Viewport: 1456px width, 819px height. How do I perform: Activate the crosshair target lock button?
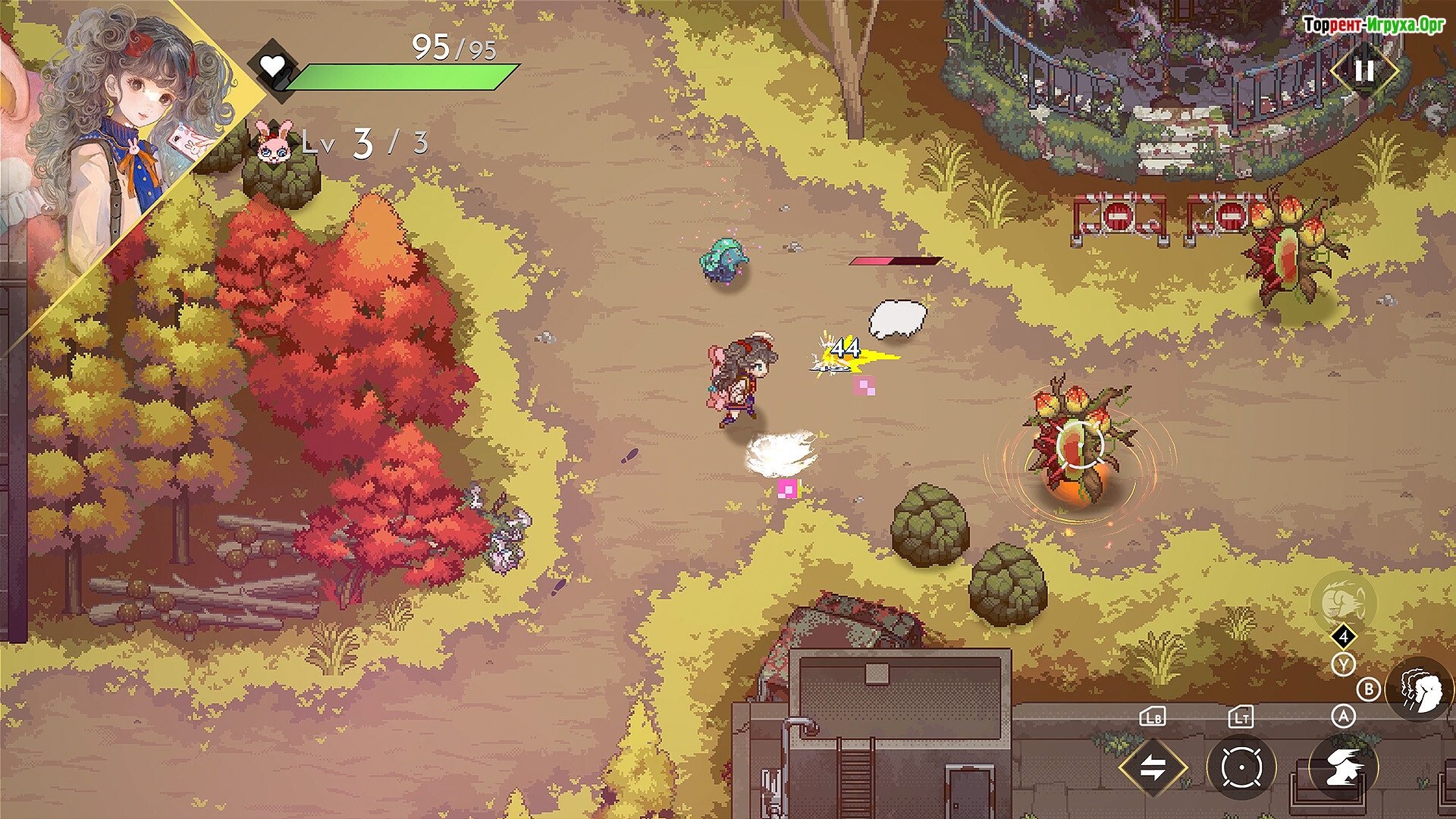click(1241, 767)
